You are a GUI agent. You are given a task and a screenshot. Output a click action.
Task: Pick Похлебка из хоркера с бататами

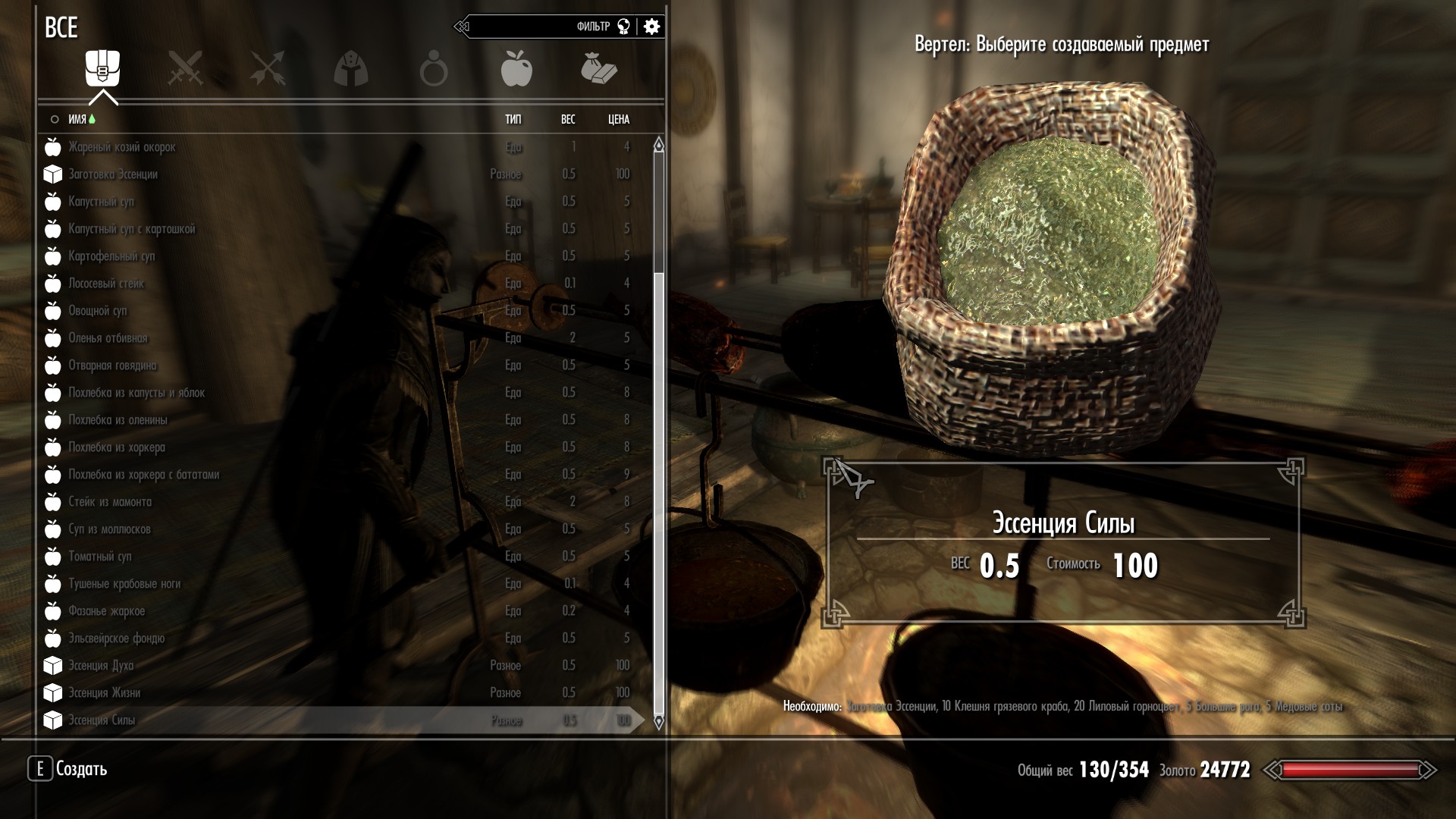tap(143, 475)
